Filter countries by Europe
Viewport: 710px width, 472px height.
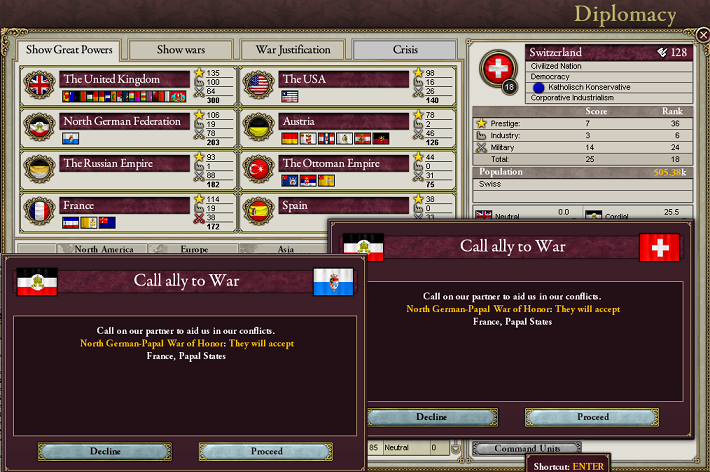coord(194,249)
